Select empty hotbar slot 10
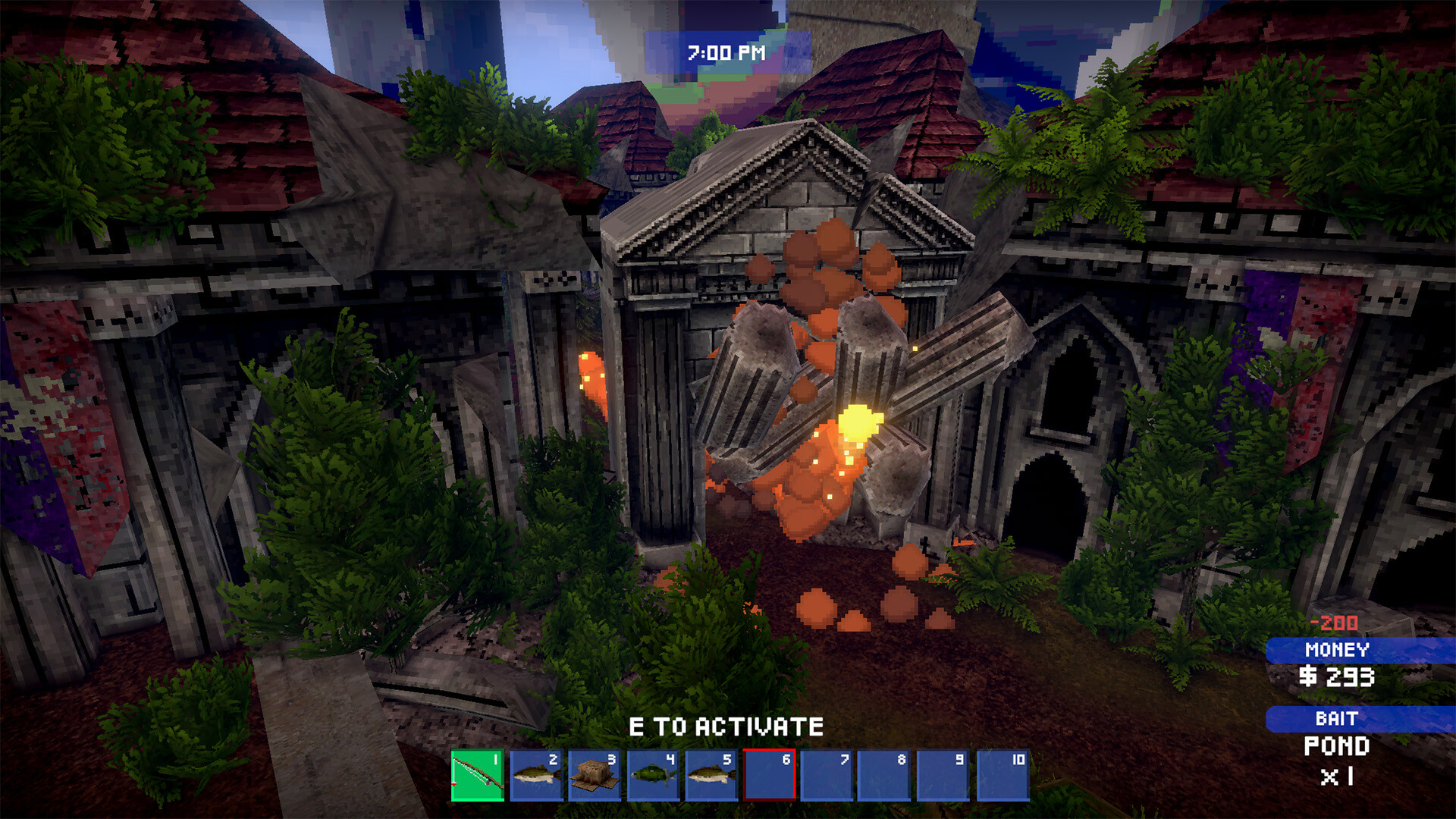This screenshot has height=819, width=1456. click(1003, 775)
